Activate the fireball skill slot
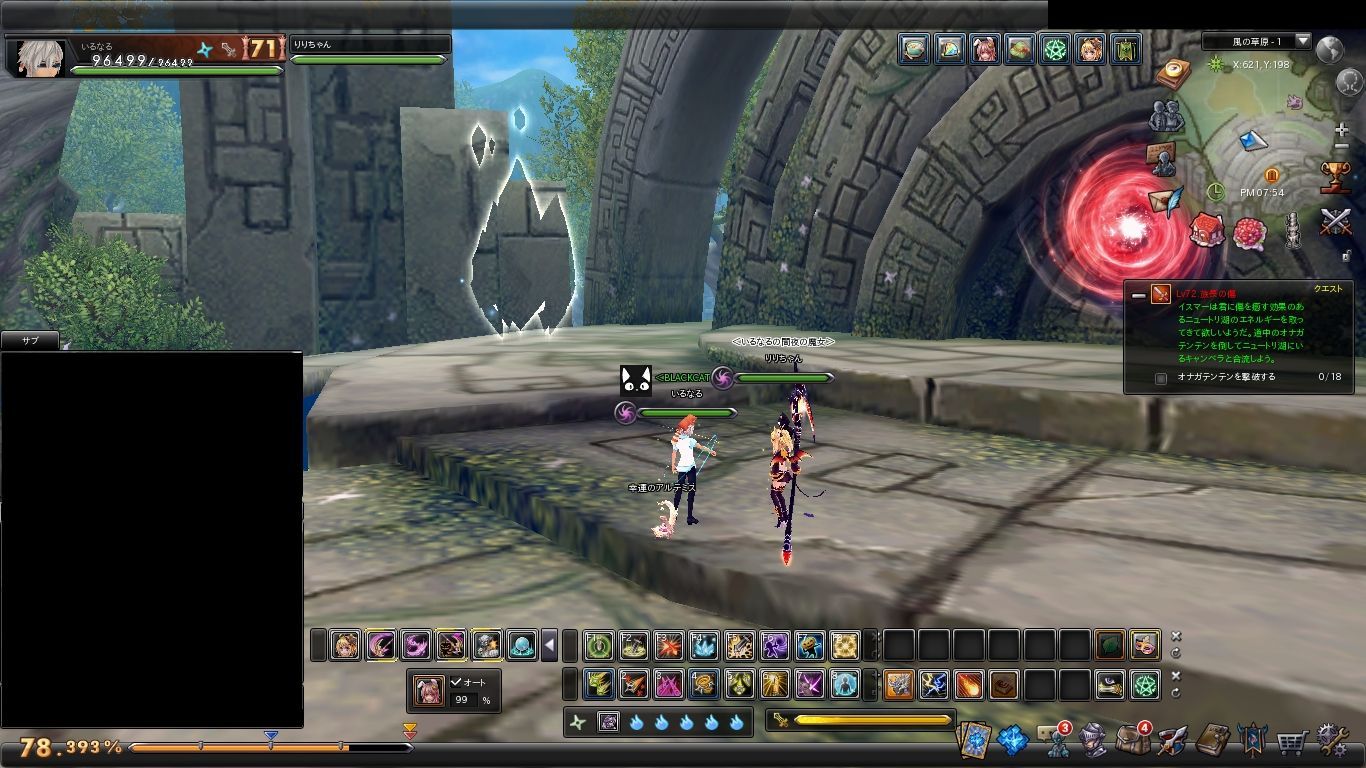This screenshot has width=1366, height=768. 968,685
